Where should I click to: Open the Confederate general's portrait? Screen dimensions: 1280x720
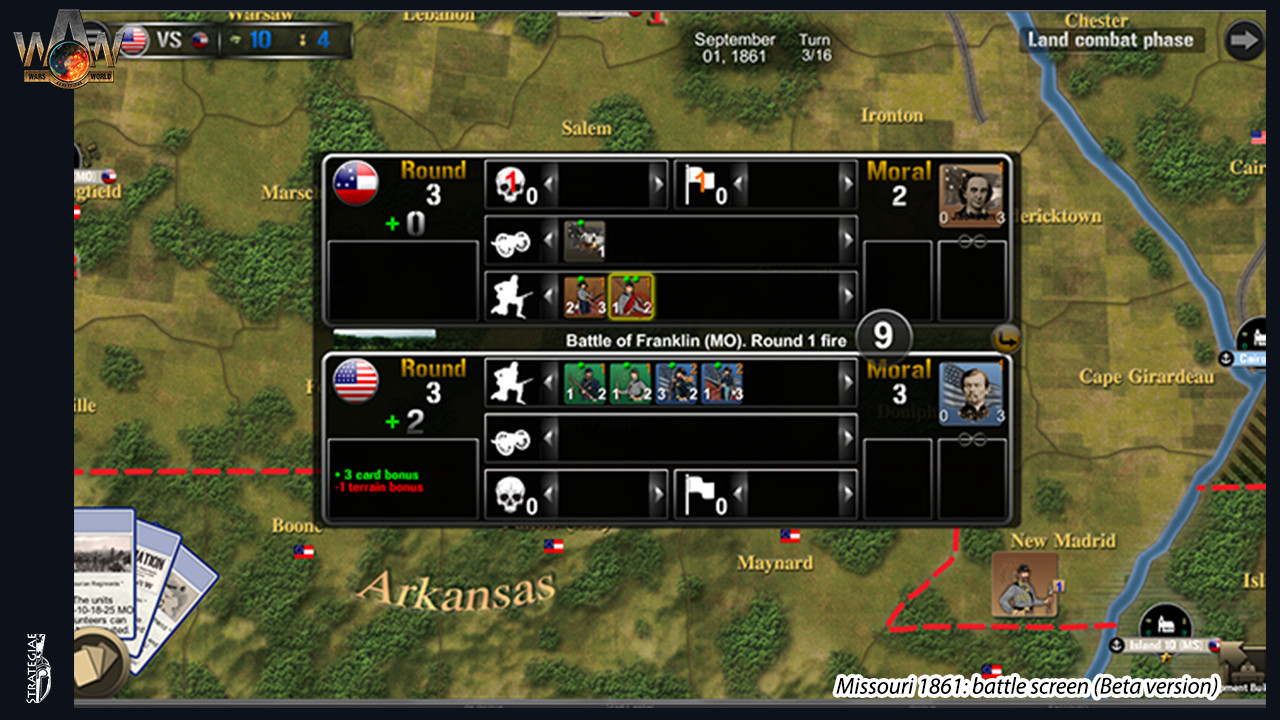(x=970, y=190)
